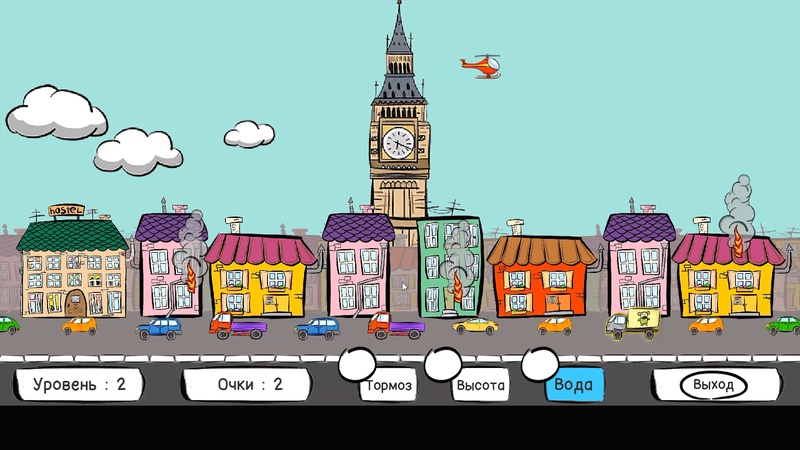The image size is (800, 450).
Task: Activate the Высота altitude button
Action: [480, 385]
